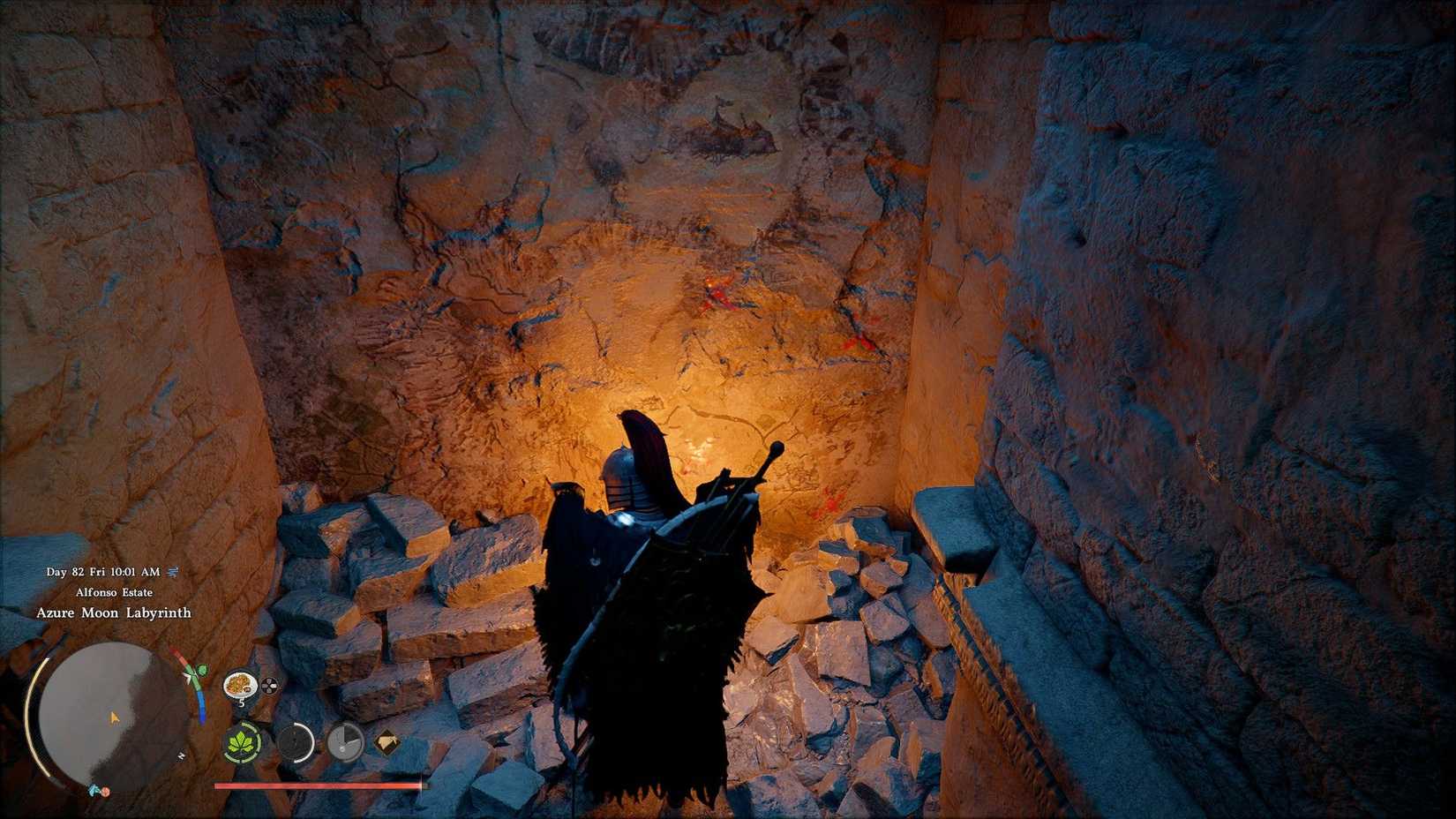Click the circular timer gauge beside the lantern icon
The height and width of the screenshot is (819, 1456).
[x=344, y=742]
